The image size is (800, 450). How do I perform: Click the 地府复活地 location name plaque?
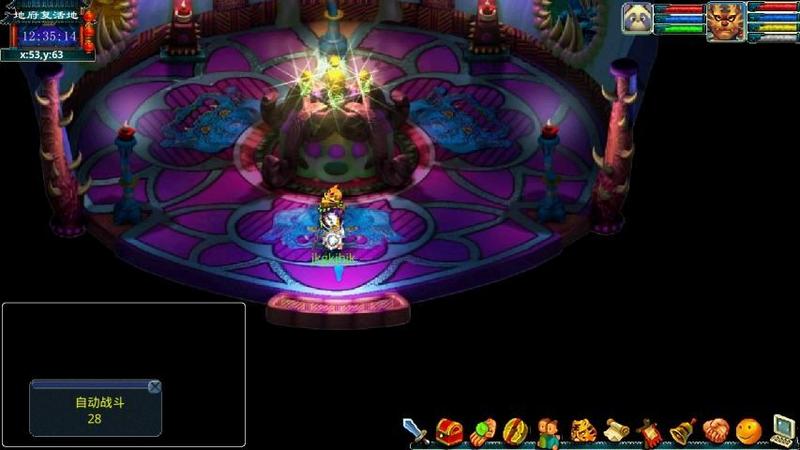click(x=46, y=16)
